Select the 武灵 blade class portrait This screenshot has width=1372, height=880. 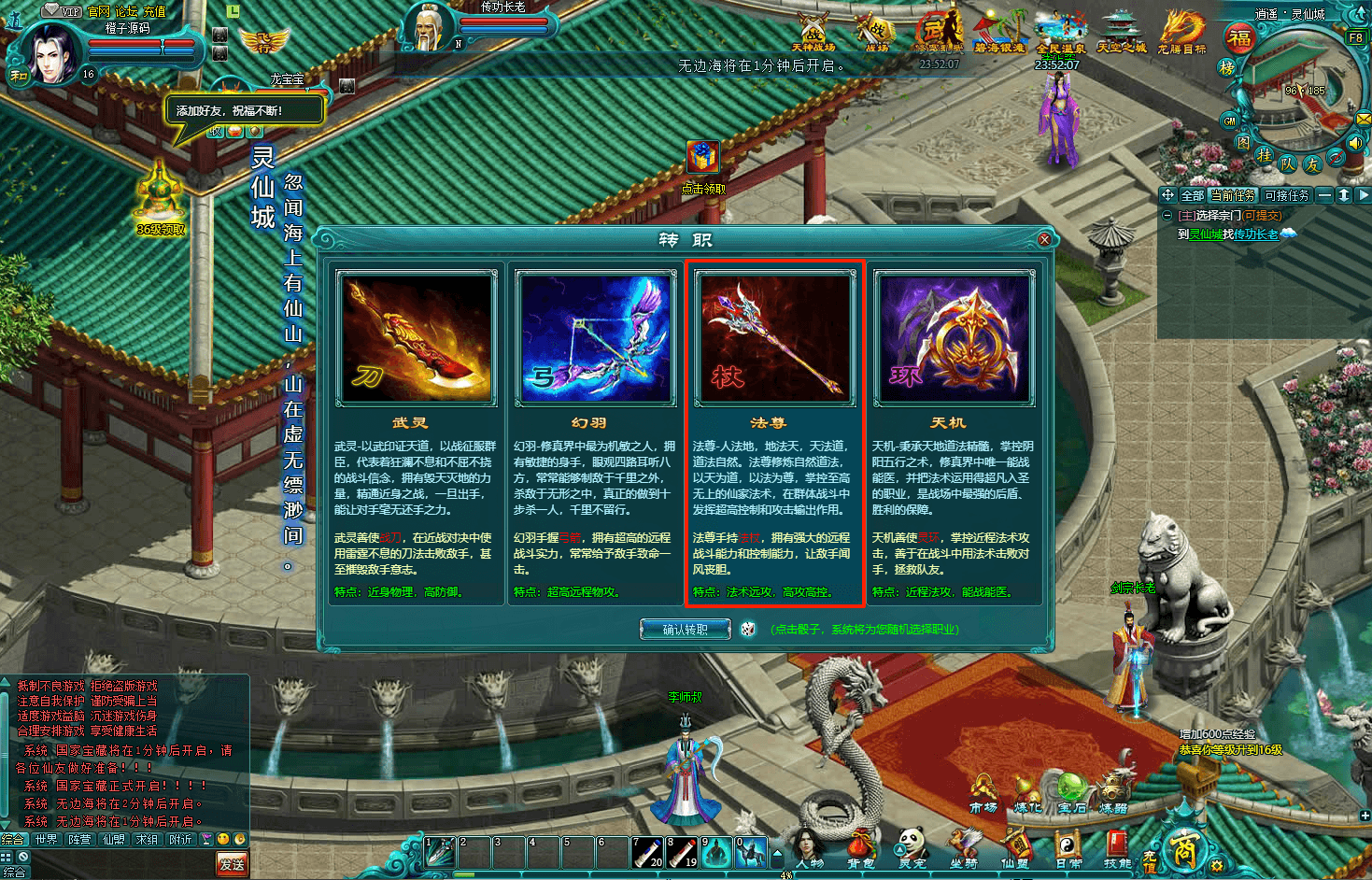coord(416,336)
